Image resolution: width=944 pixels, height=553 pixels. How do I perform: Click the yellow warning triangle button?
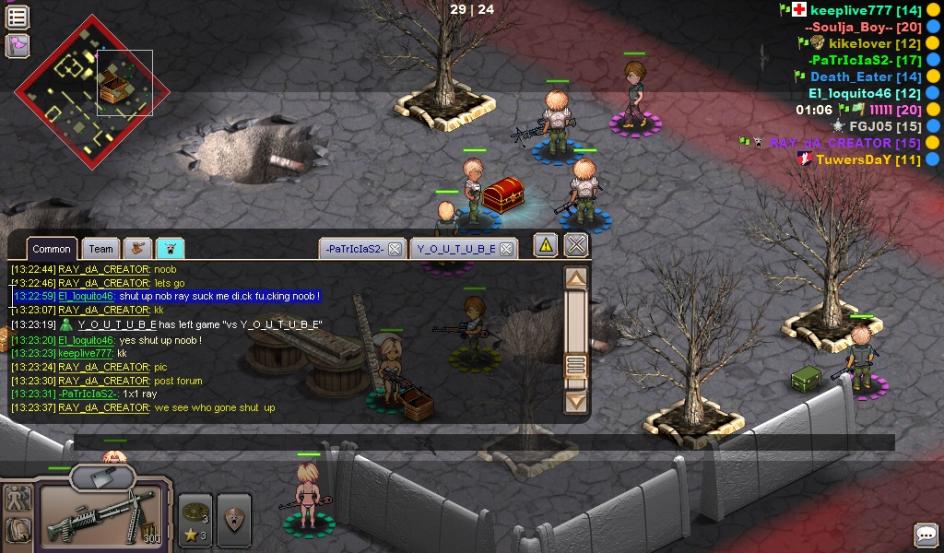click(x=545, y=244)
